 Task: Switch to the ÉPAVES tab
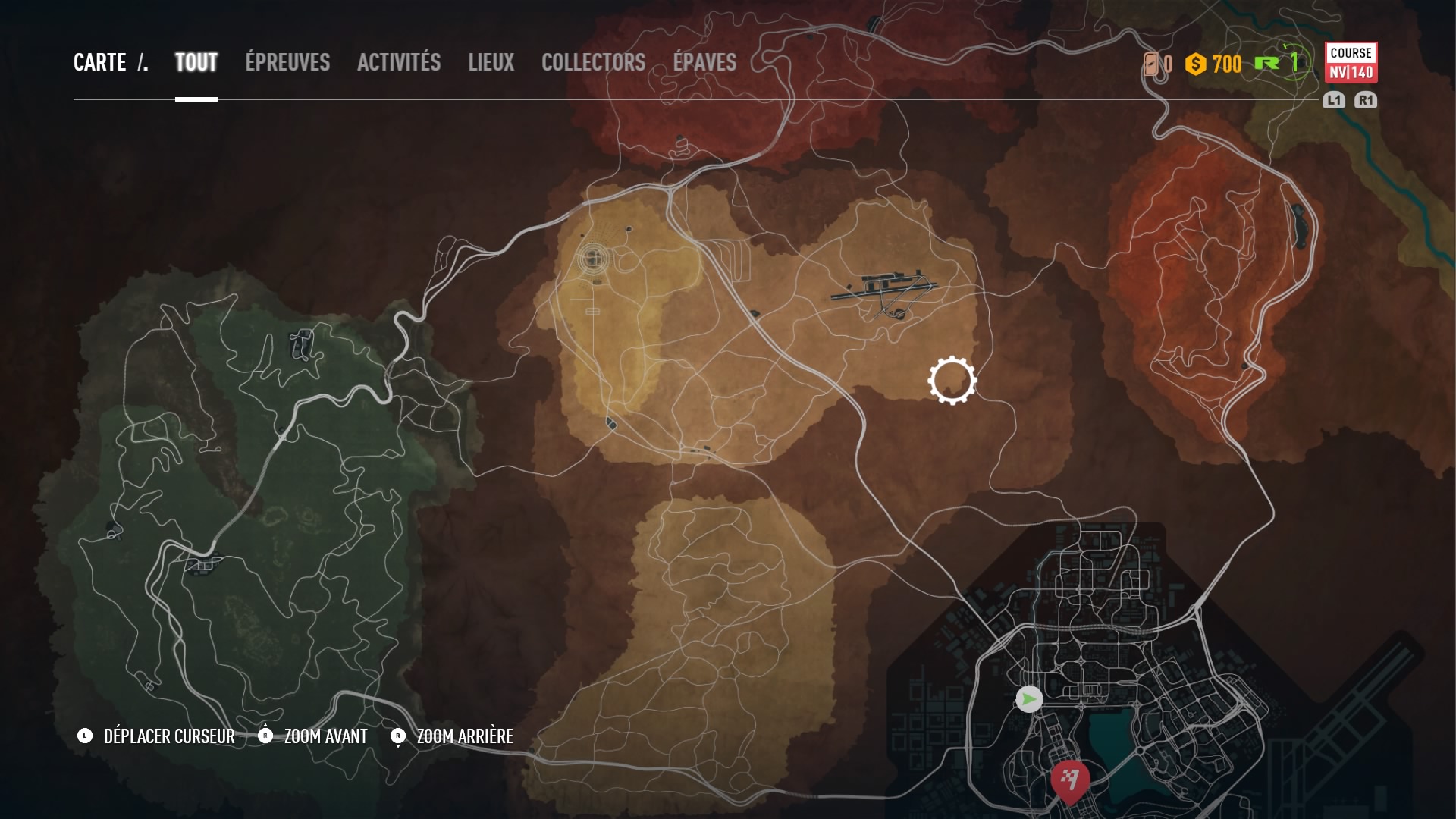[704, 63]
